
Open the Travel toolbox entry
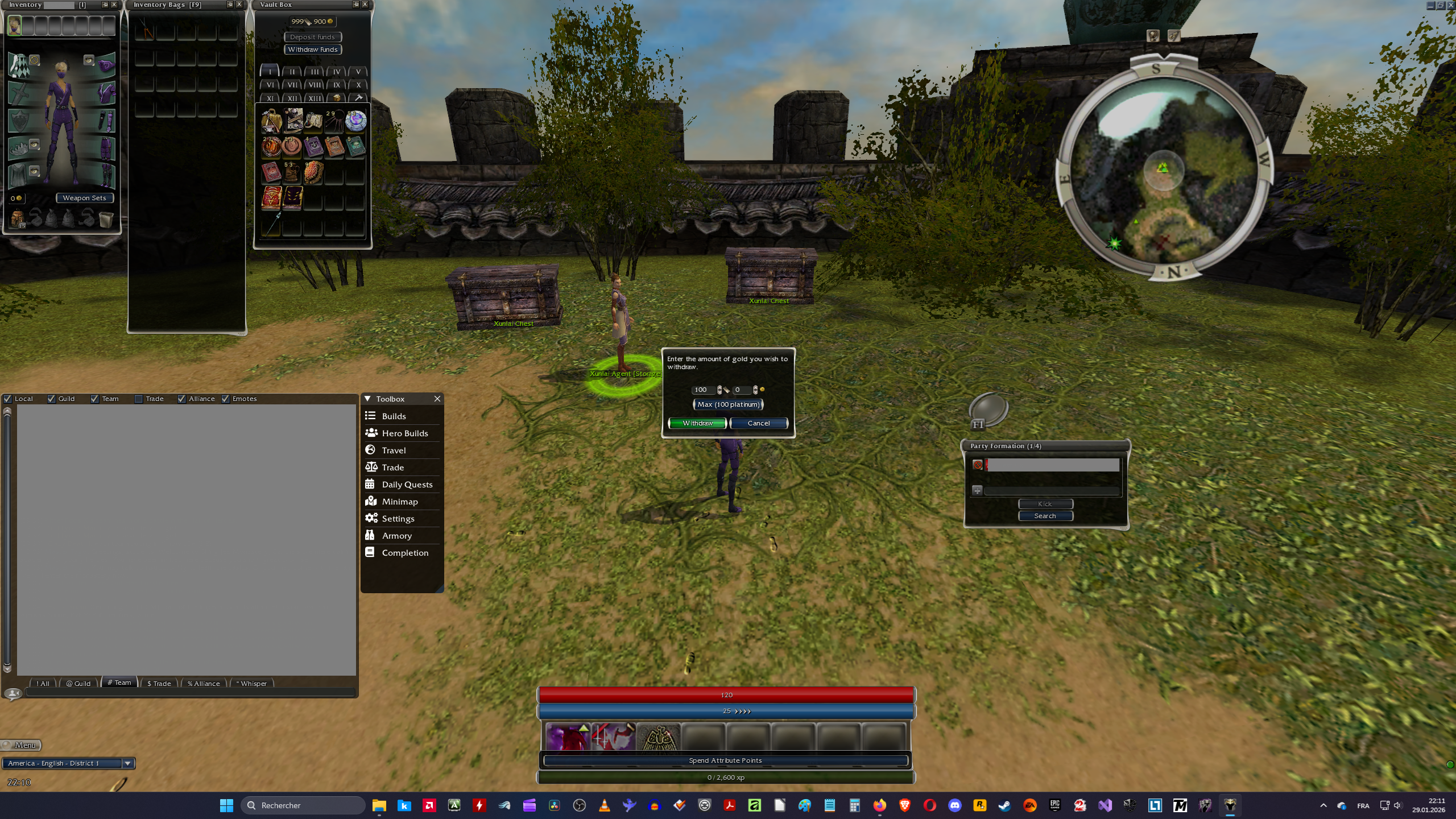pyautogui.click(x=394, y=450)
